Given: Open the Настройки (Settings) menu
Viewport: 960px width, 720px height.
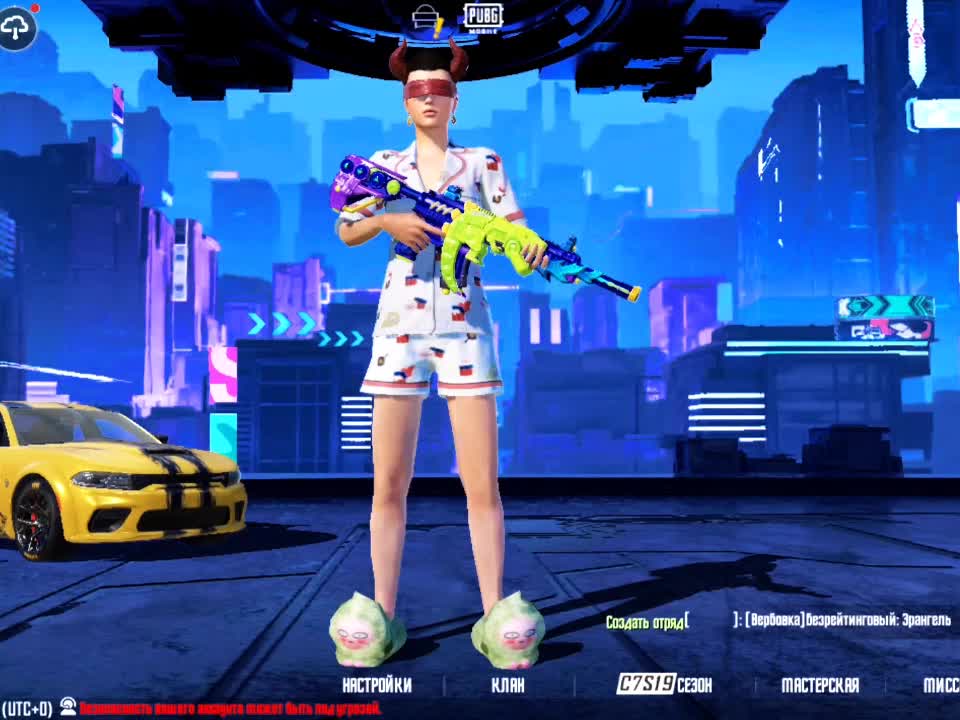Looking at the screenshot, I should (376, 685).
